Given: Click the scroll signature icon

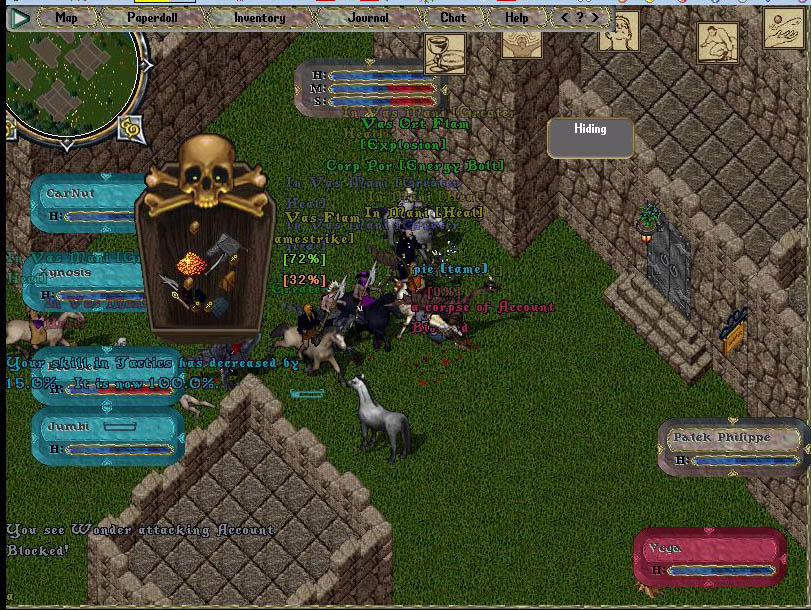Looking at the screenshot, I should click(783, 29).
